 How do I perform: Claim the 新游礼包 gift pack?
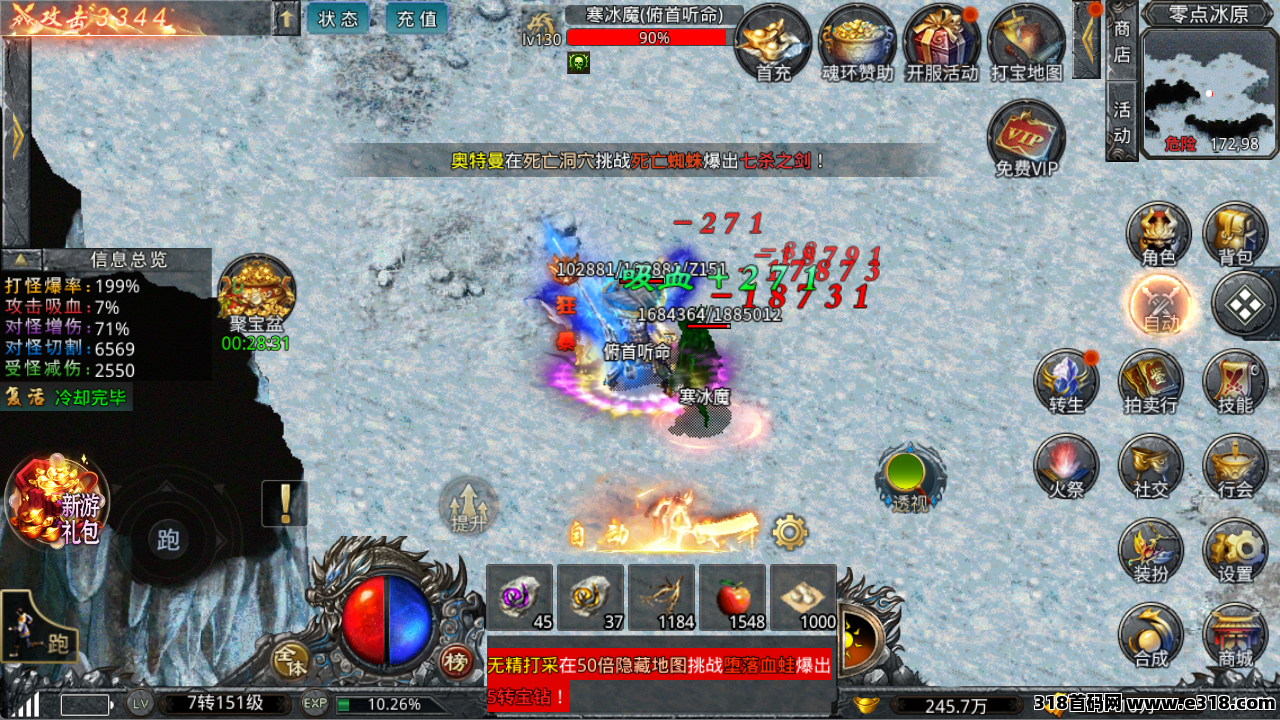coord(58,502)
